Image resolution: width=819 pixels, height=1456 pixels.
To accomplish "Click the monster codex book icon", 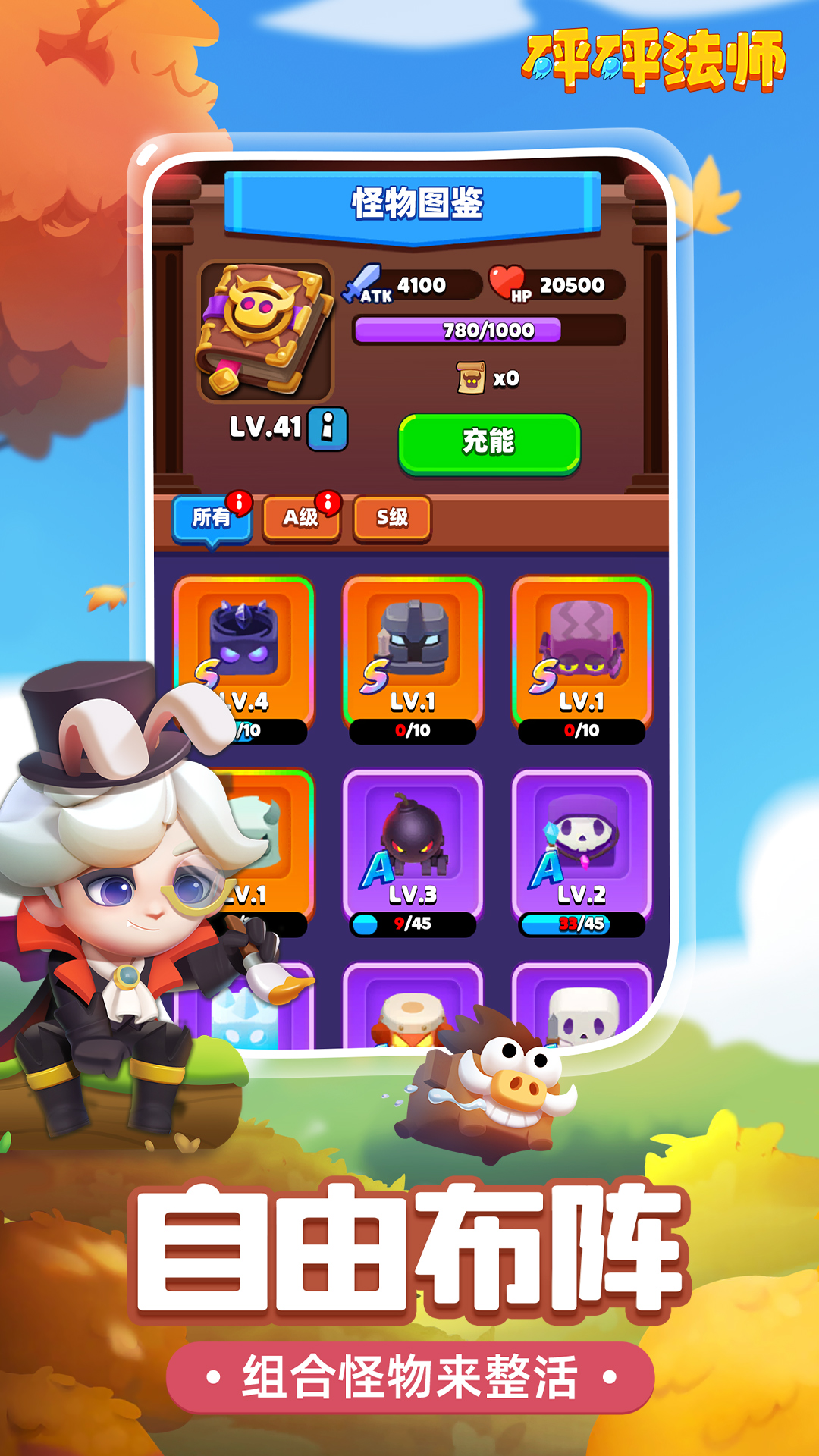I will click(265, 331).
